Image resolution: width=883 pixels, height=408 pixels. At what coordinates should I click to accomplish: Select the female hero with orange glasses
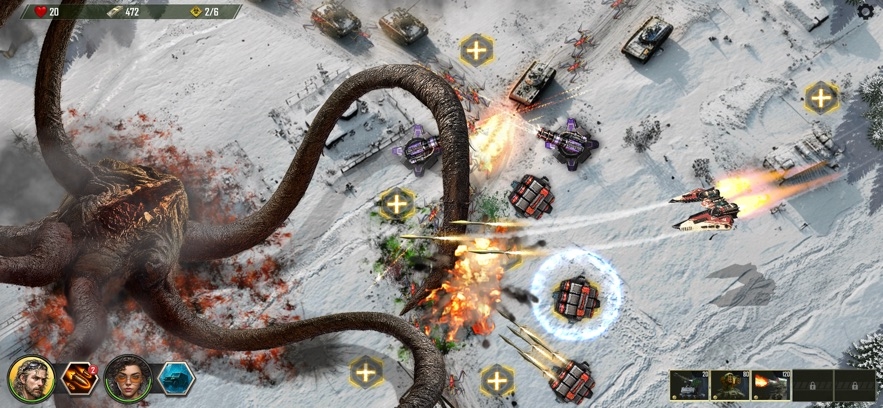click(127, 377)
